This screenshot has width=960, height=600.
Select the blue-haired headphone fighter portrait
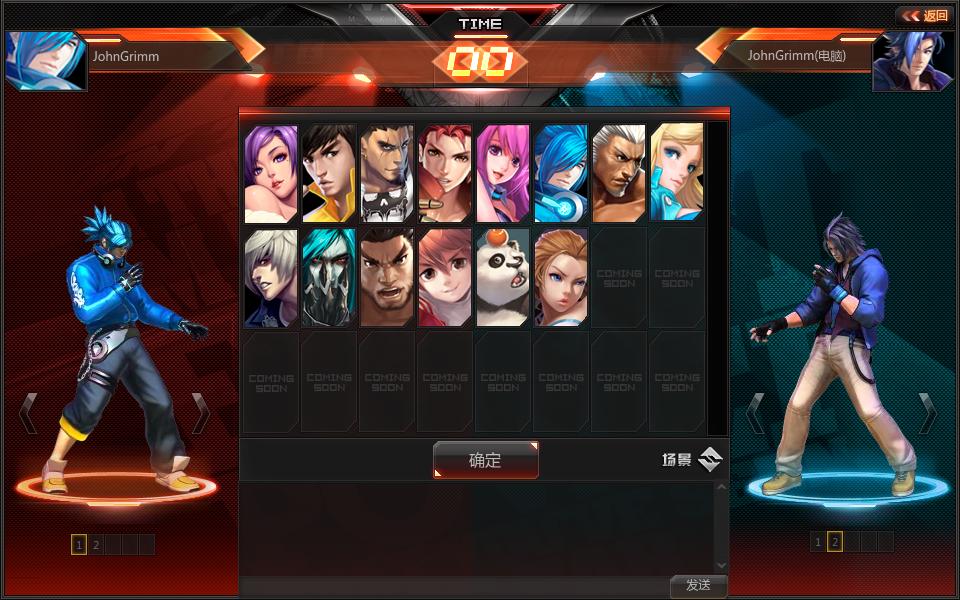pos(561,173)
